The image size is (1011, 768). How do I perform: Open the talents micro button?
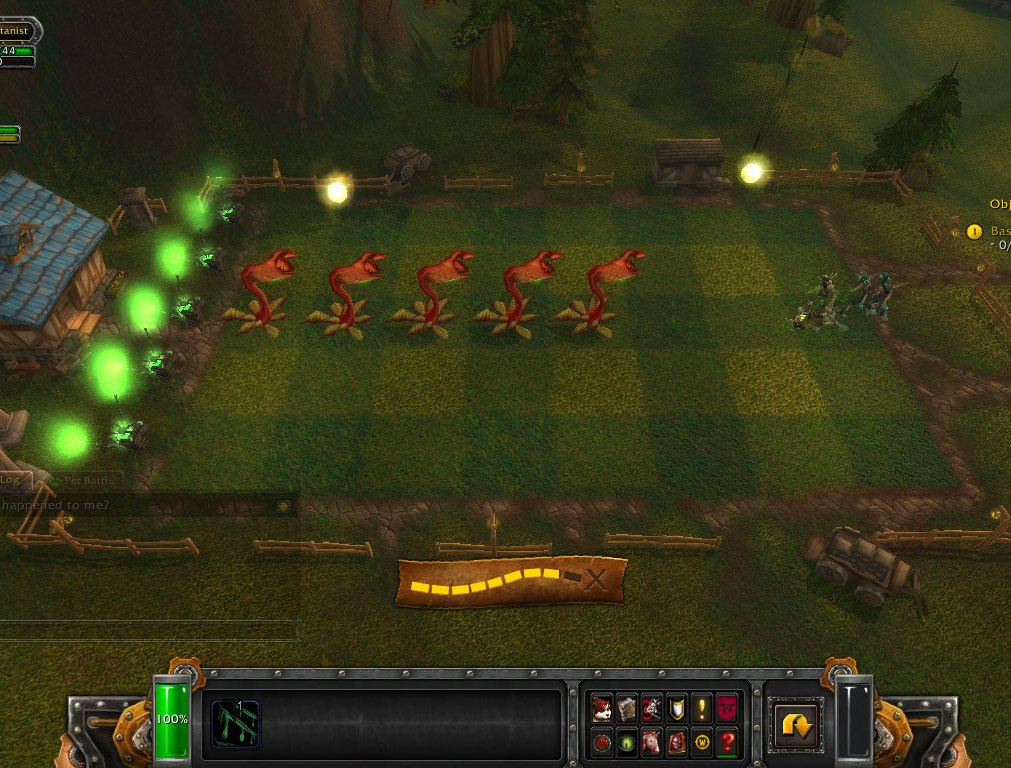652,708
